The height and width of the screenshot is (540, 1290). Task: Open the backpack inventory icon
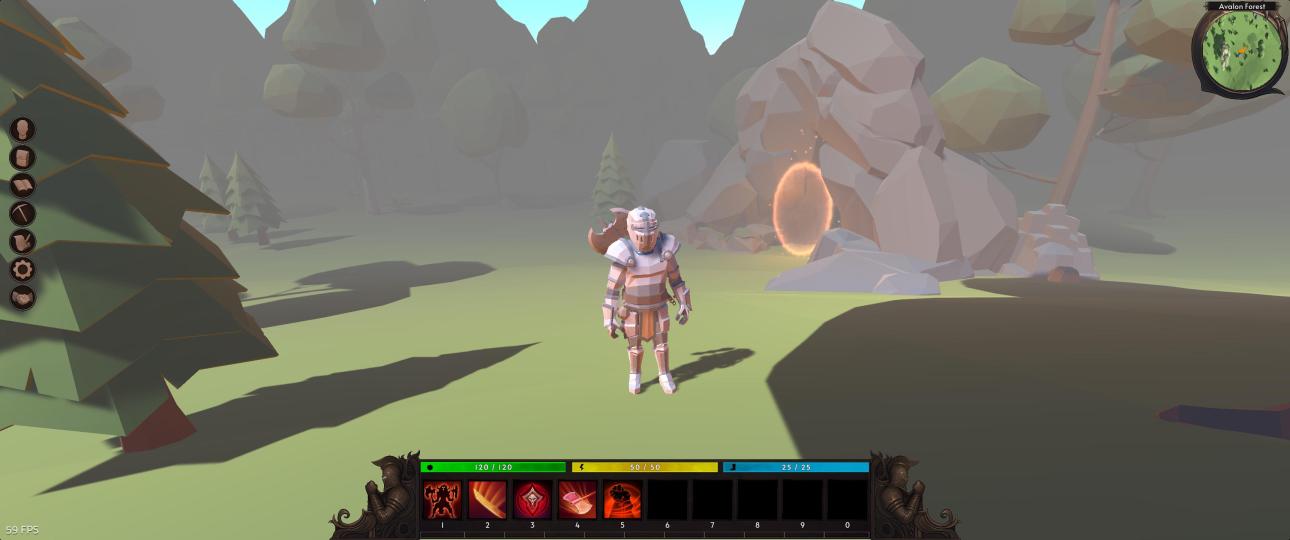point(23,157)
